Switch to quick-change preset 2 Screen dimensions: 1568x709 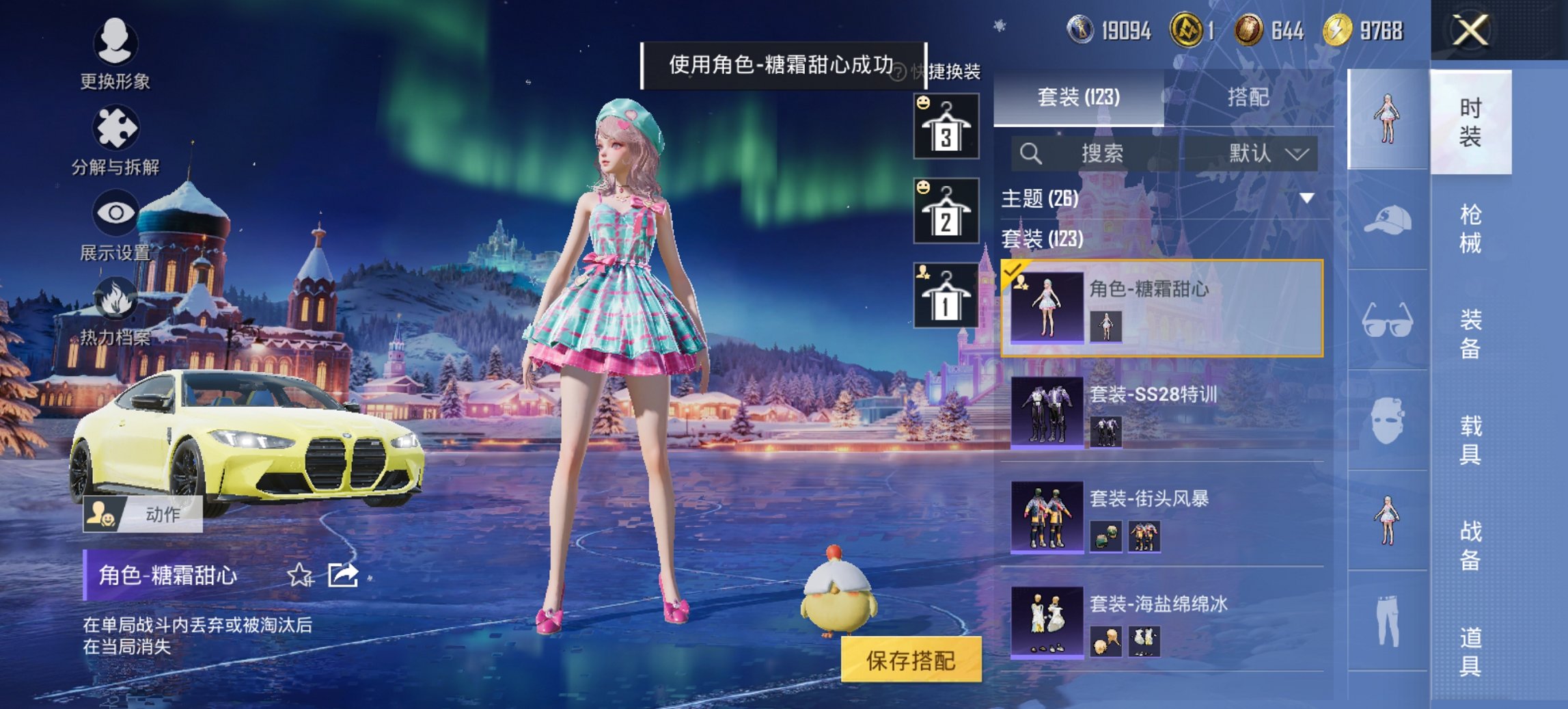click(946, 212)
